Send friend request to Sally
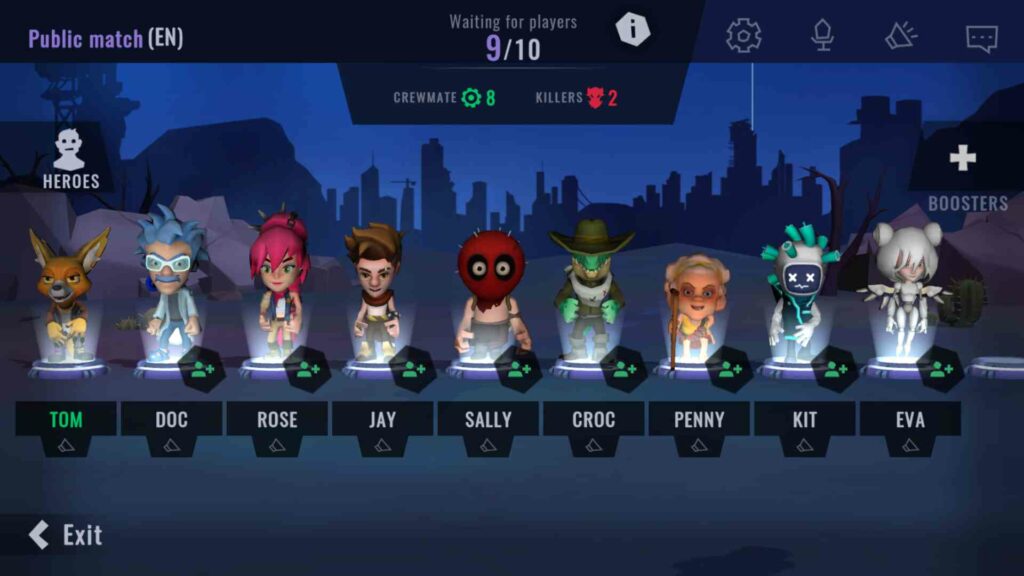The image size is (1024, 576). 519,370
